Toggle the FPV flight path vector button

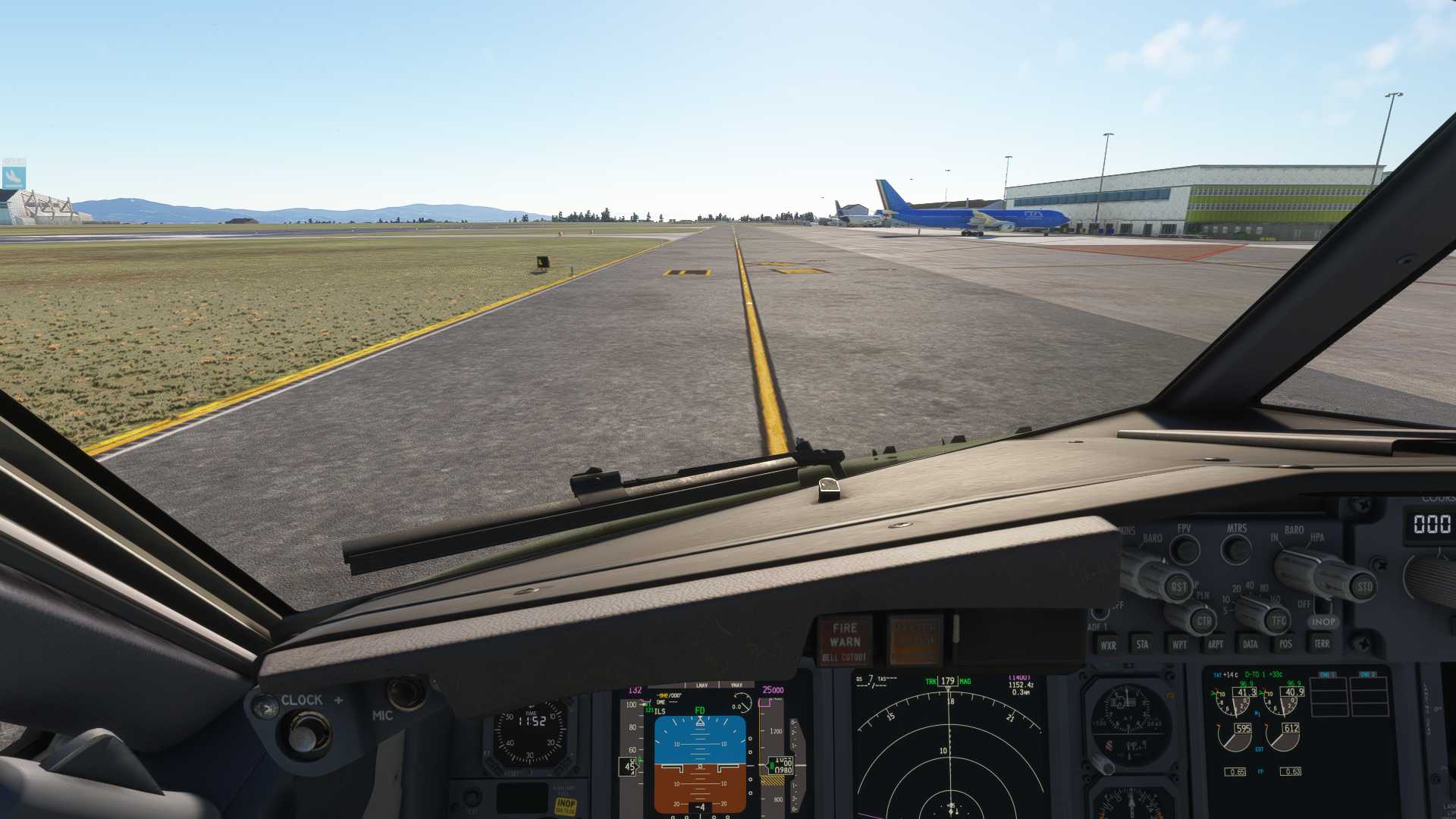pyautogui.click(x=1185, y=548)
